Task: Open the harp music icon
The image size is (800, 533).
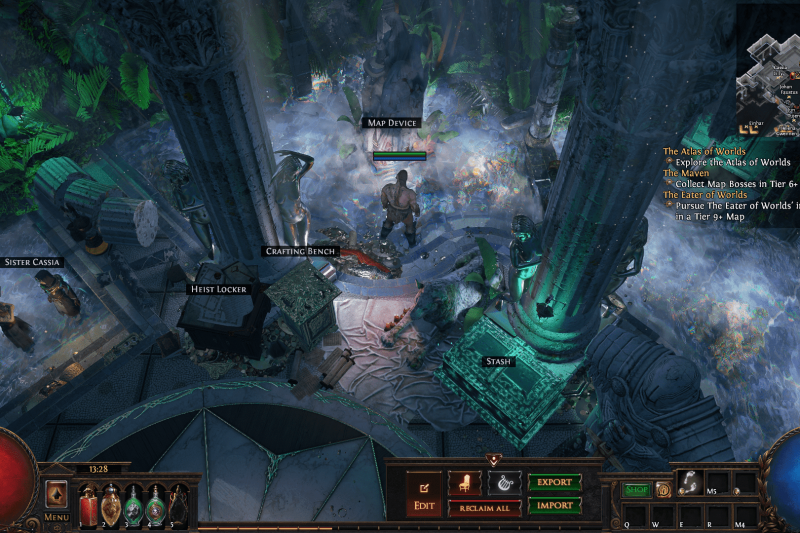Action: [x=504, y=482]
